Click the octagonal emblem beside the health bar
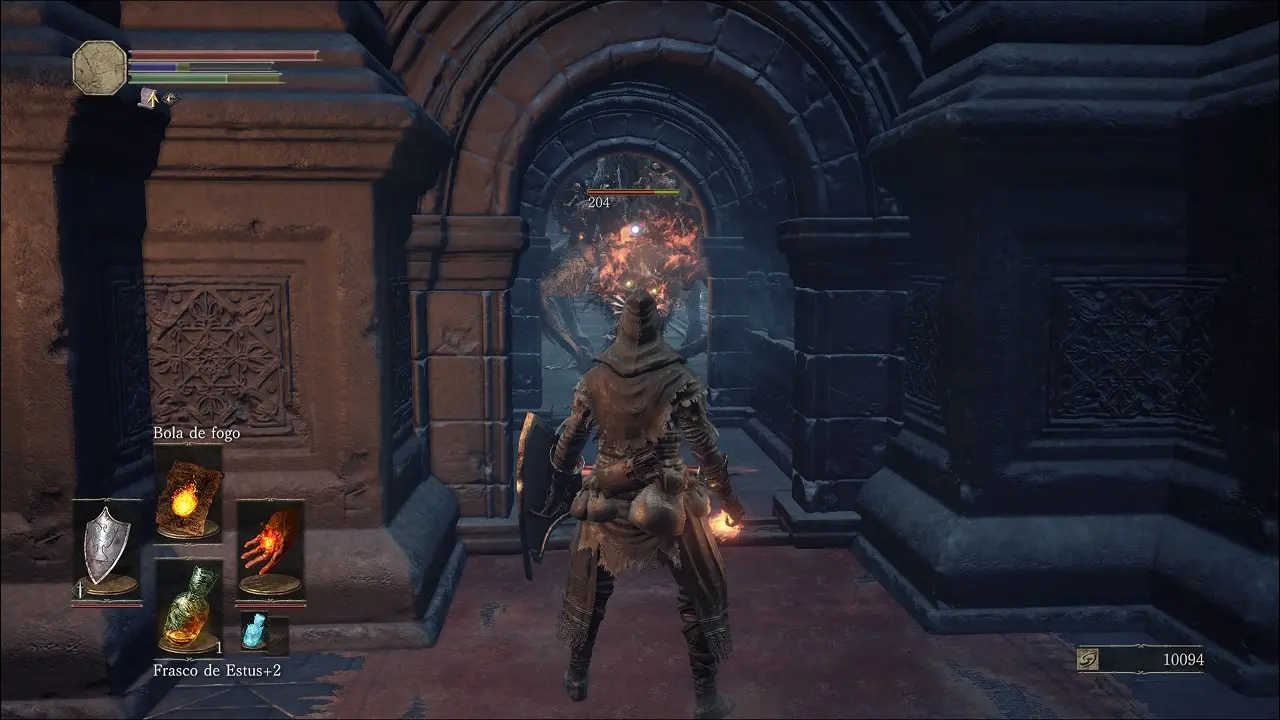 [99, 68]
